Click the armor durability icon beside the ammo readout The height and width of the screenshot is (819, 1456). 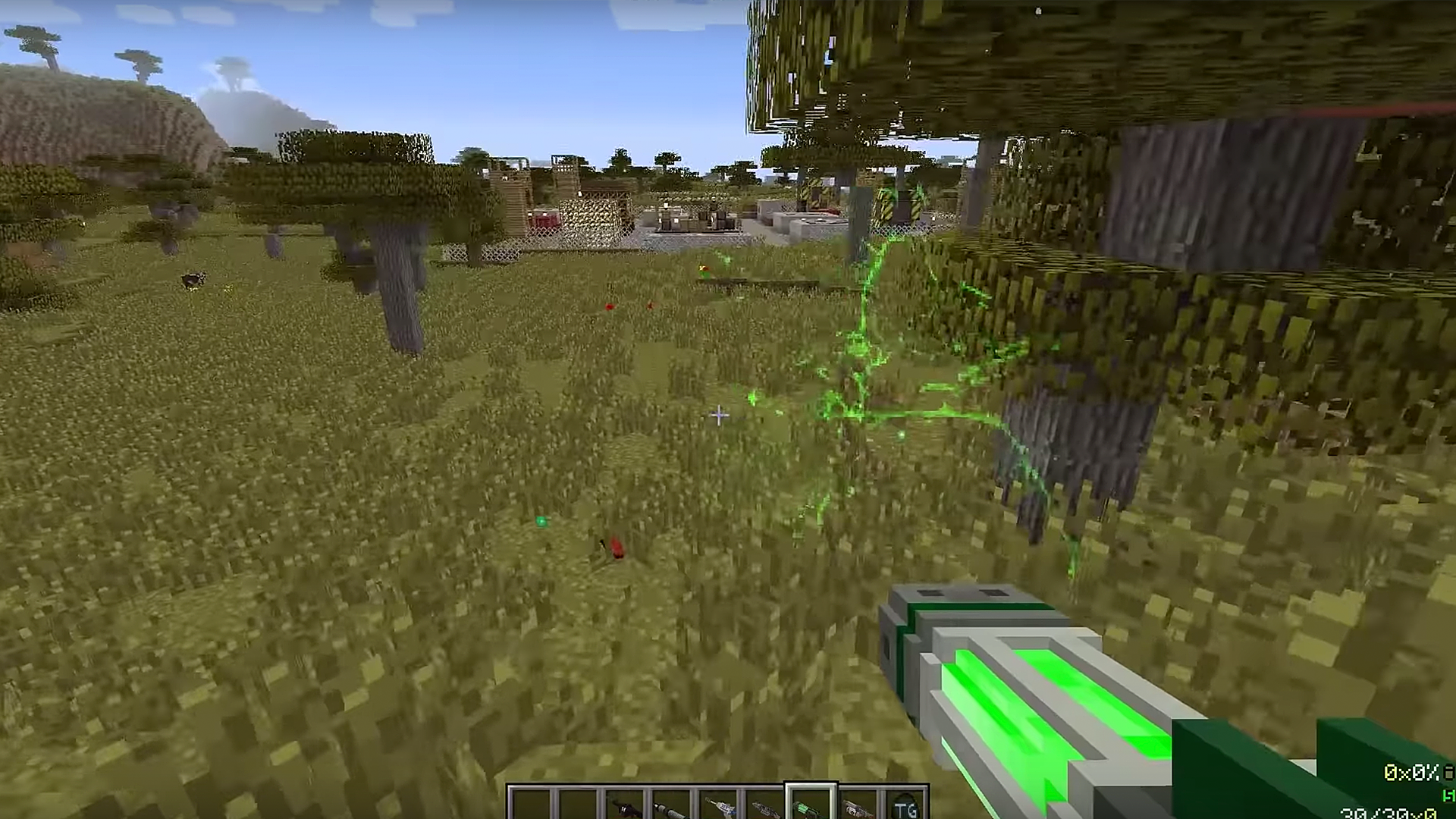tap(1447, 770)
